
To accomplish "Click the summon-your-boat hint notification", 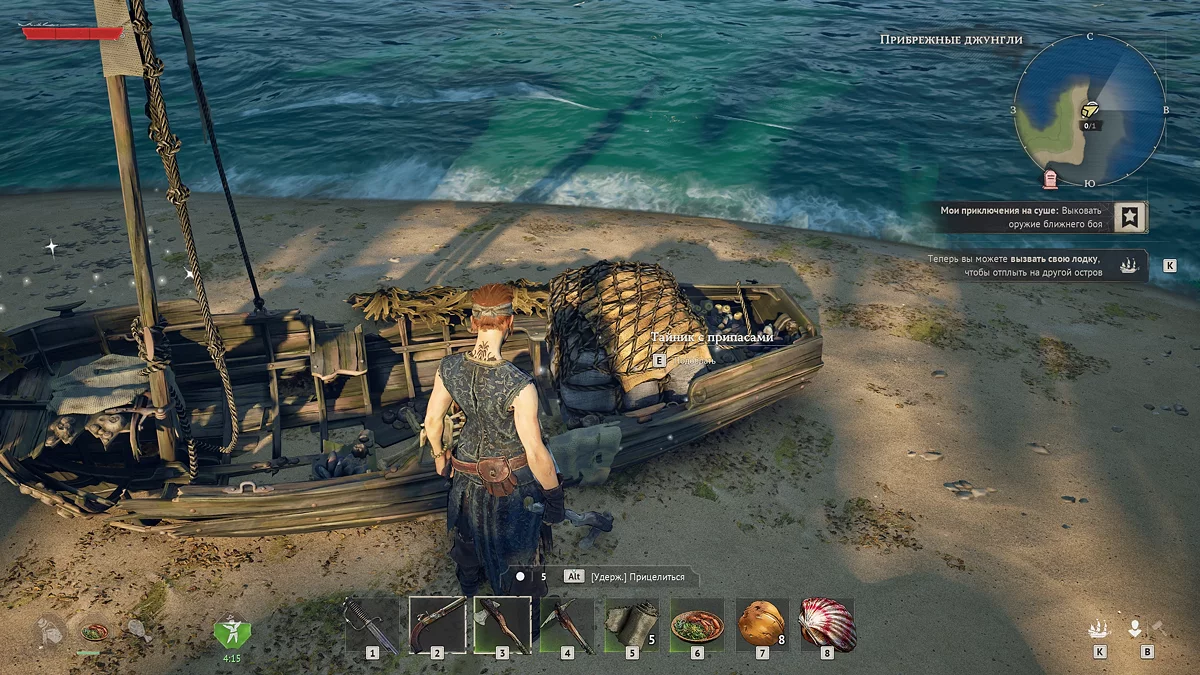I will click(x=1030, y=265).
